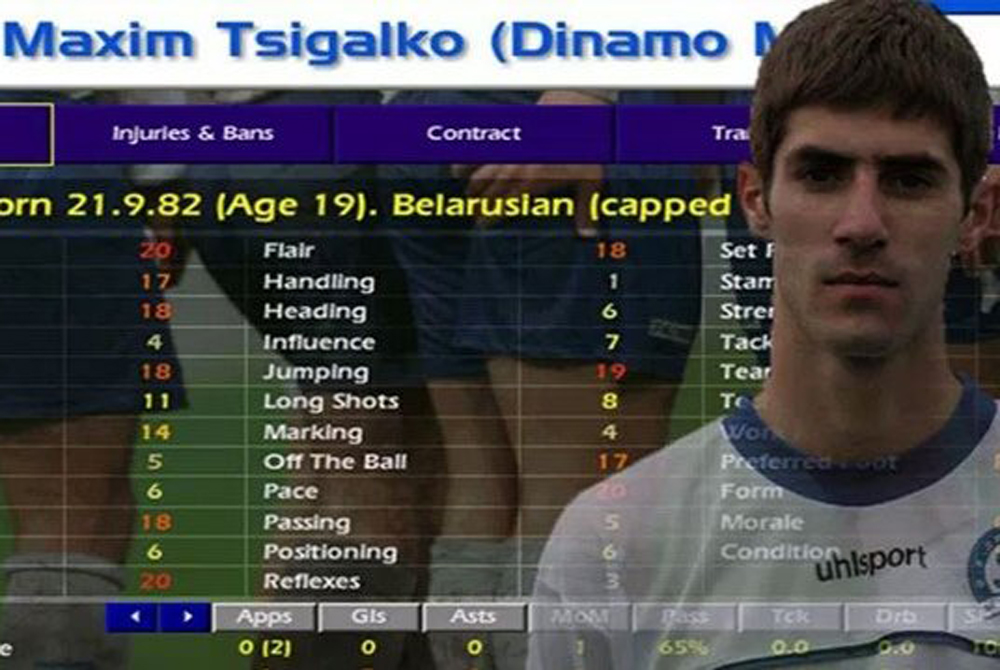Select the Apps column header

(x=264, y=617)
